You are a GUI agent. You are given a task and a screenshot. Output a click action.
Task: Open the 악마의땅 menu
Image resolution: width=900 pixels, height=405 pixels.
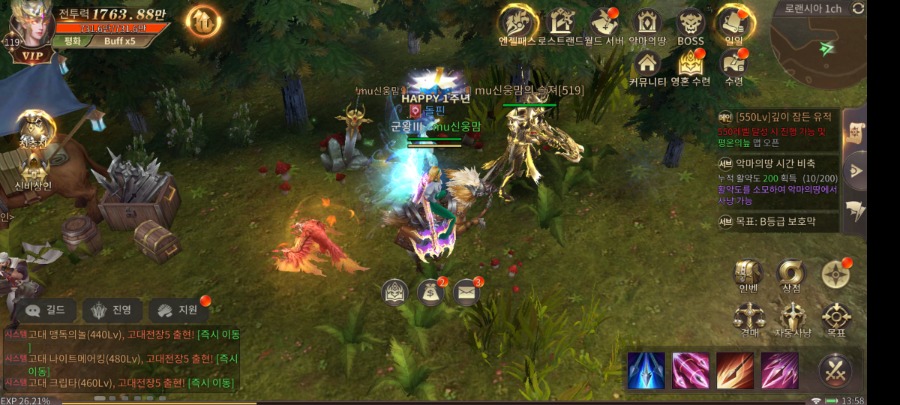click(648, 22)
